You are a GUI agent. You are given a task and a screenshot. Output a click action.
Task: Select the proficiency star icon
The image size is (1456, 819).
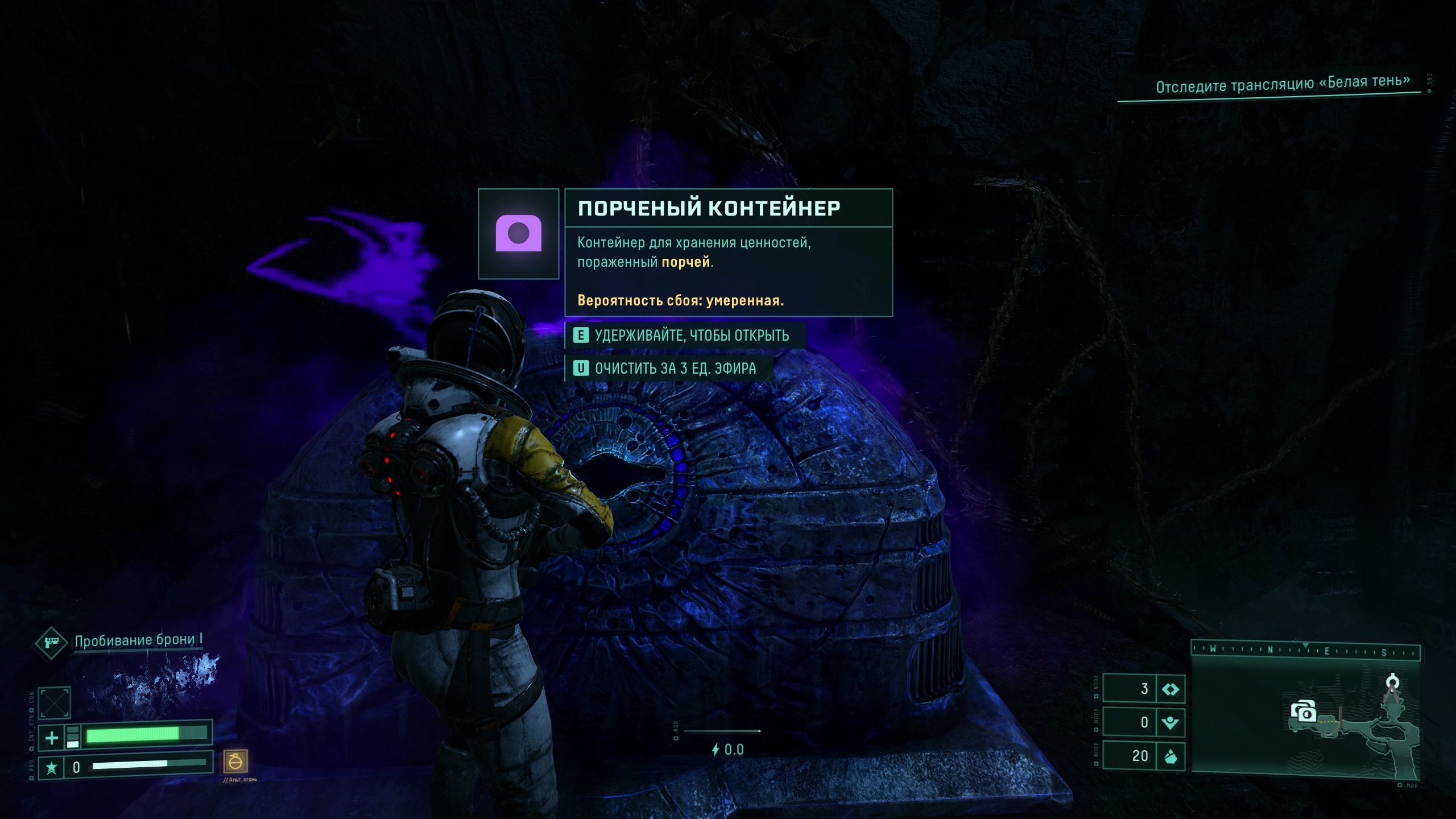pyautogui.click(x=51, y=768)
